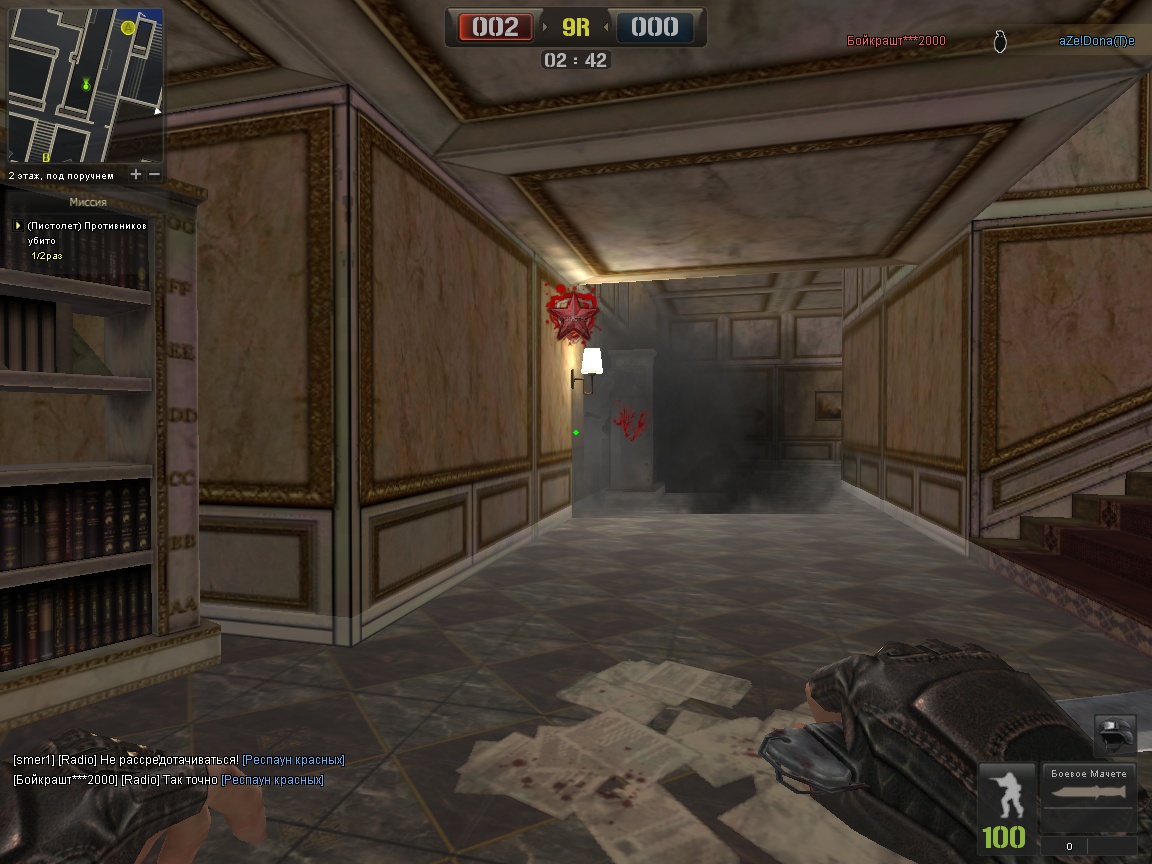Expand the pistol kills mission arrow

point(18,226)
